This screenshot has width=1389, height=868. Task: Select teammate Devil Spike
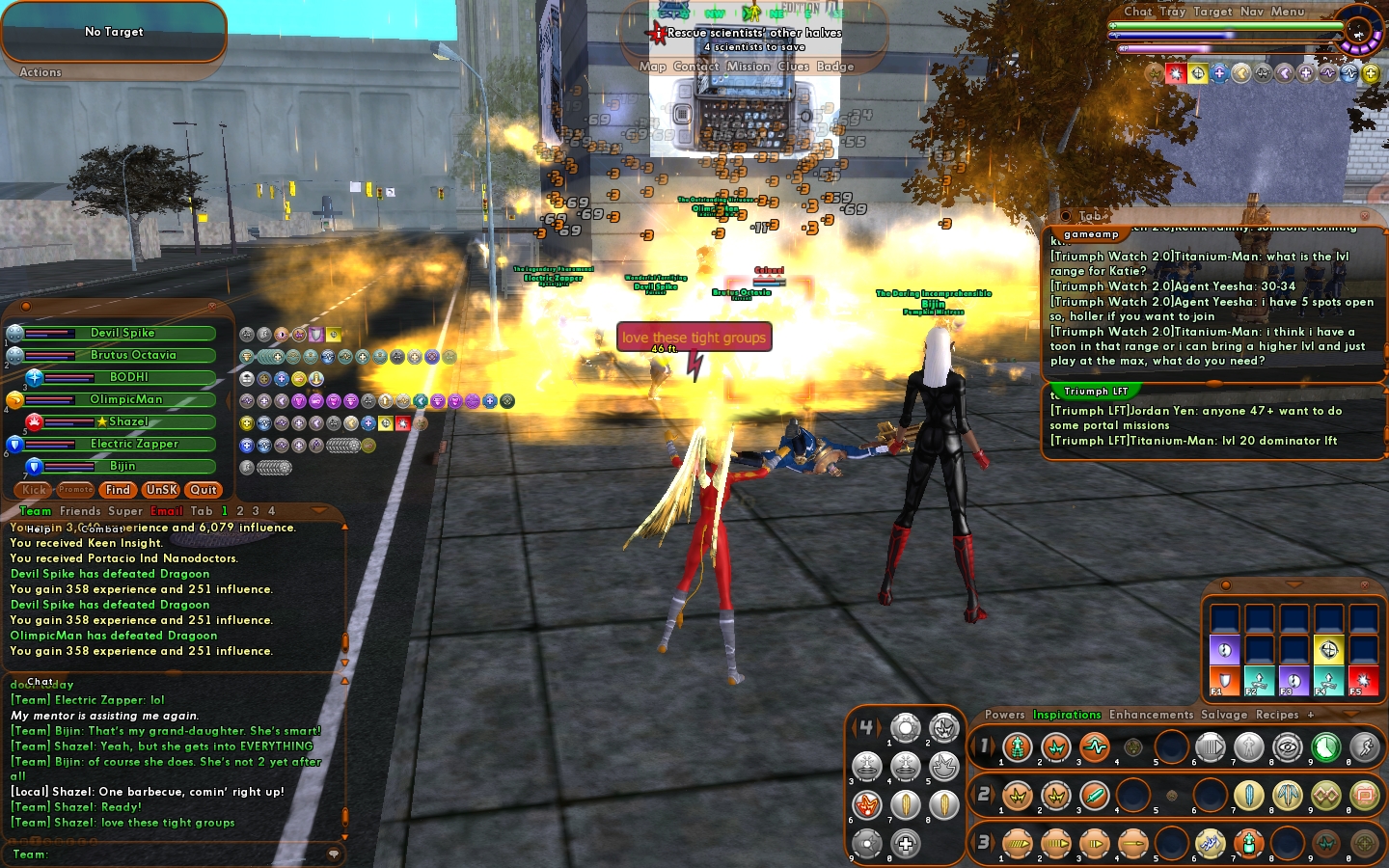(123, 333)
